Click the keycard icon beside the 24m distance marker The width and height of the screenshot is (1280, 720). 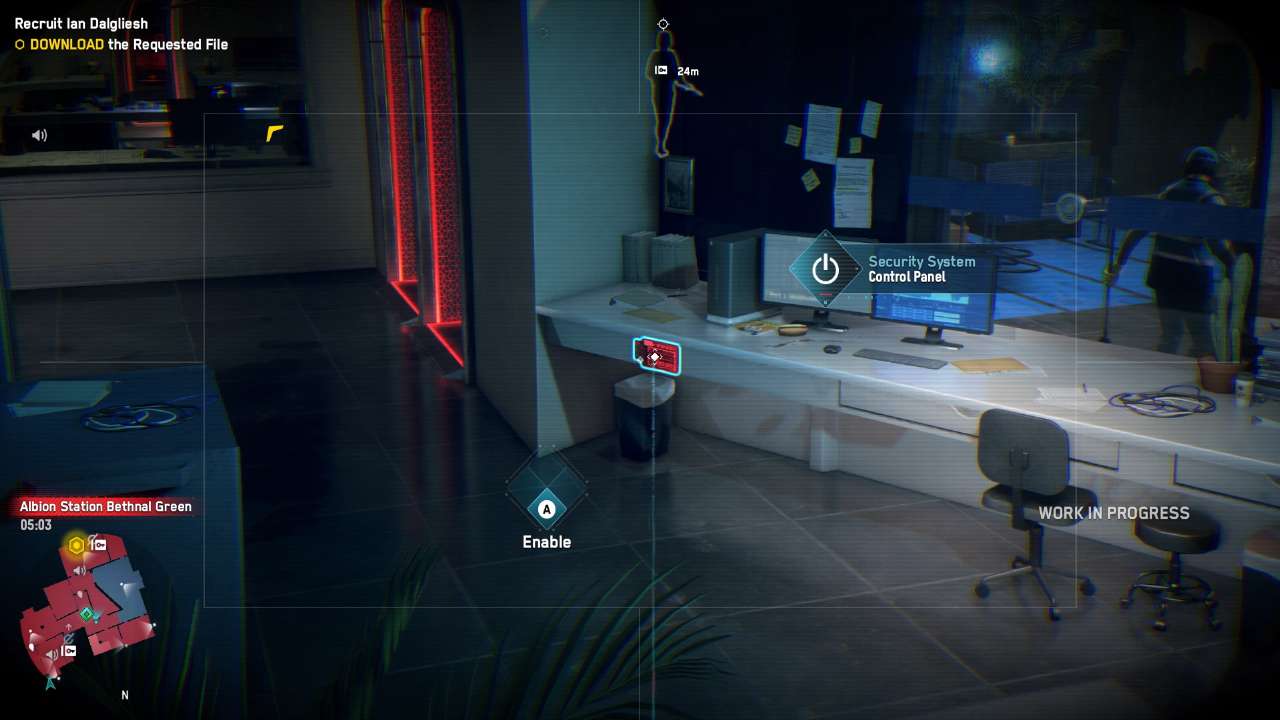click(661, 70)
